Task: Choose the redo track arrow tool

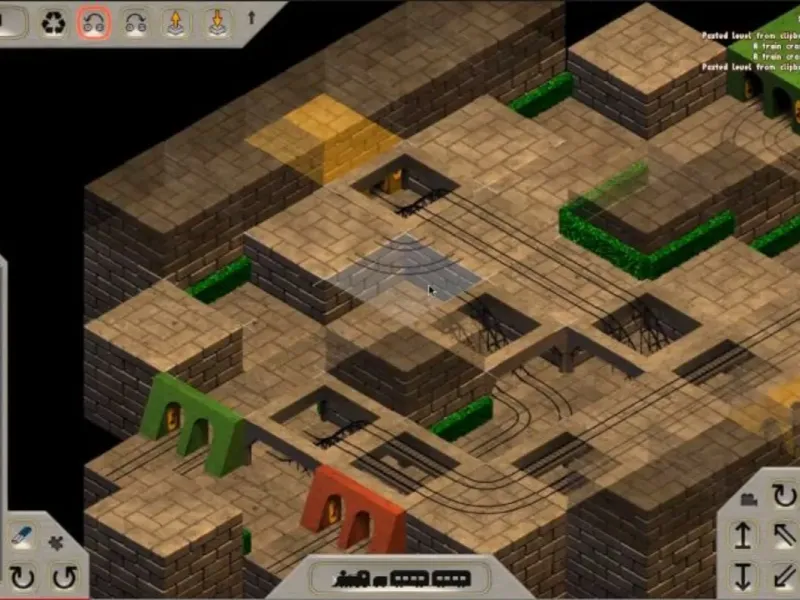Action: tap(135, 22)
